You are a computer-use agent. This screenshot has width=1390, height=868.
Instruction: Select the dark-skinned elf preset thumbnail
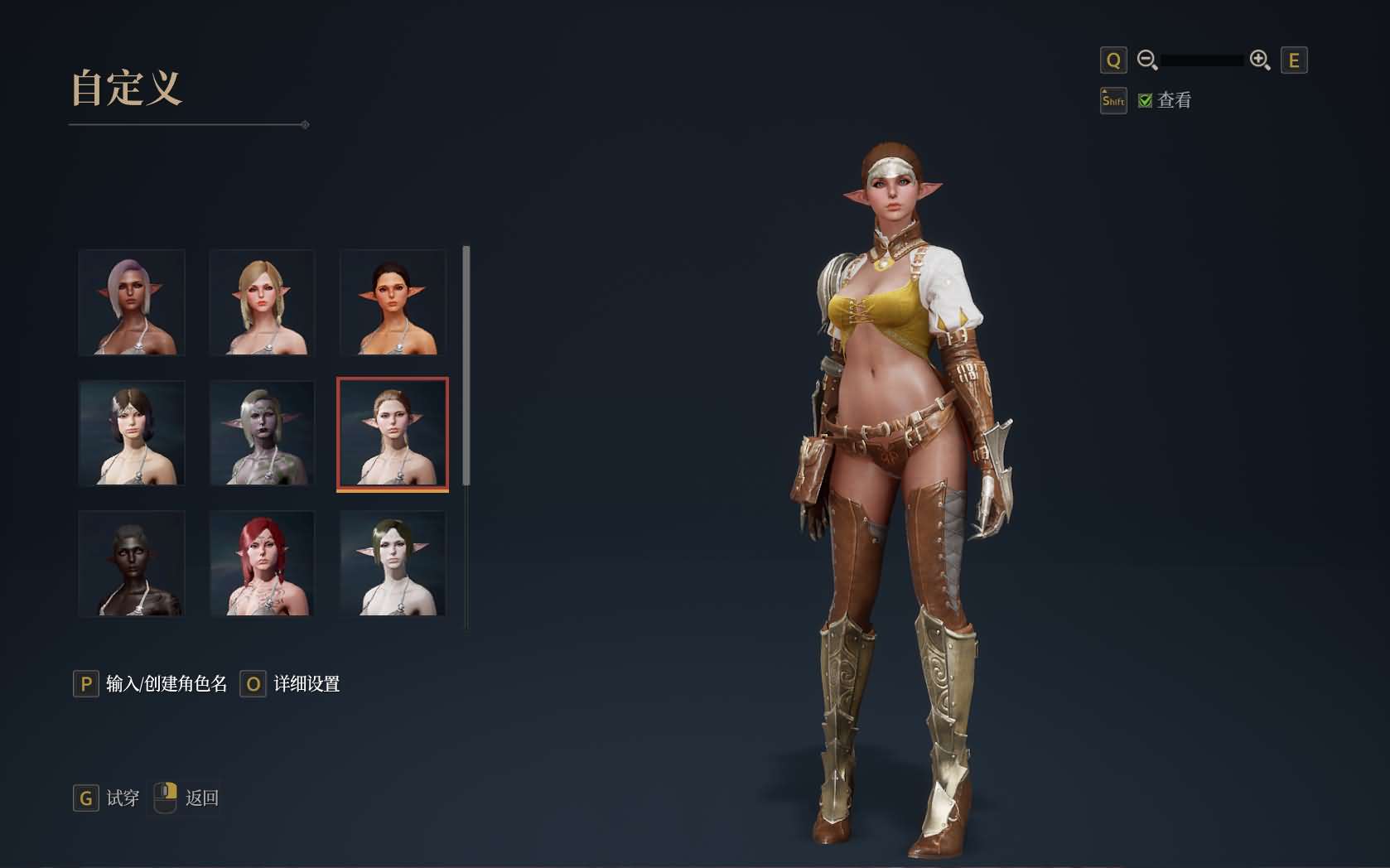(x=132, y=564)
